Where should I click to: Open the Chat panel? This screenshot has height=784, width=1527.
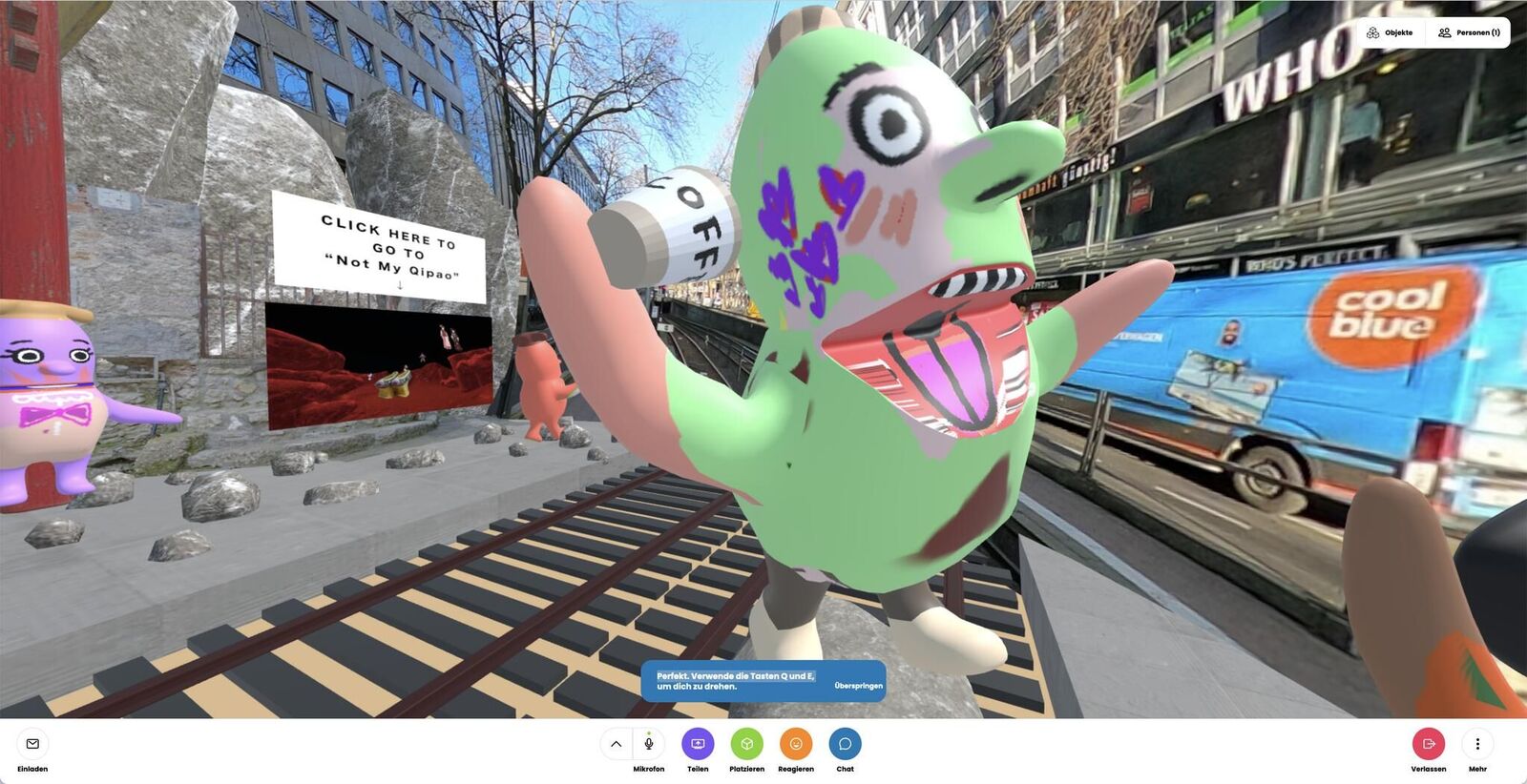tap(845, 744)
